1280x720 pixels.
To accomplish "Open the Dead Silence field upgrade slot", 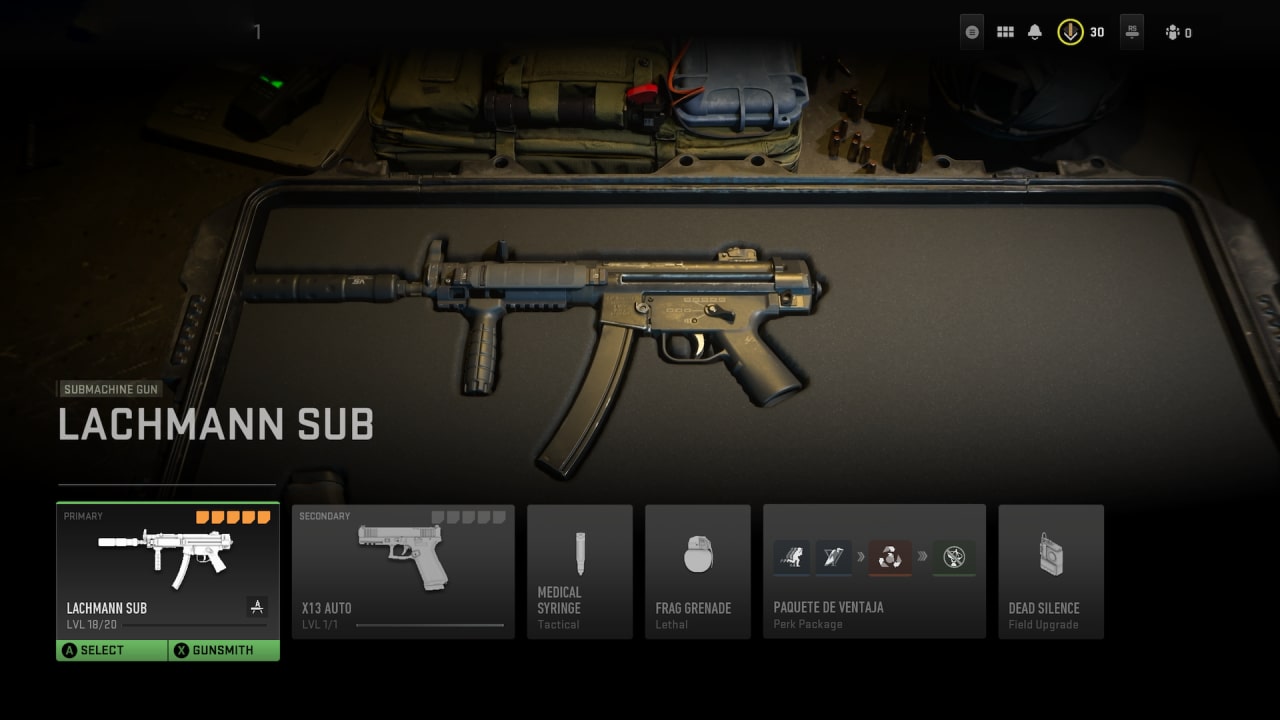I will pyautogui.click(x=1051, y=572).
